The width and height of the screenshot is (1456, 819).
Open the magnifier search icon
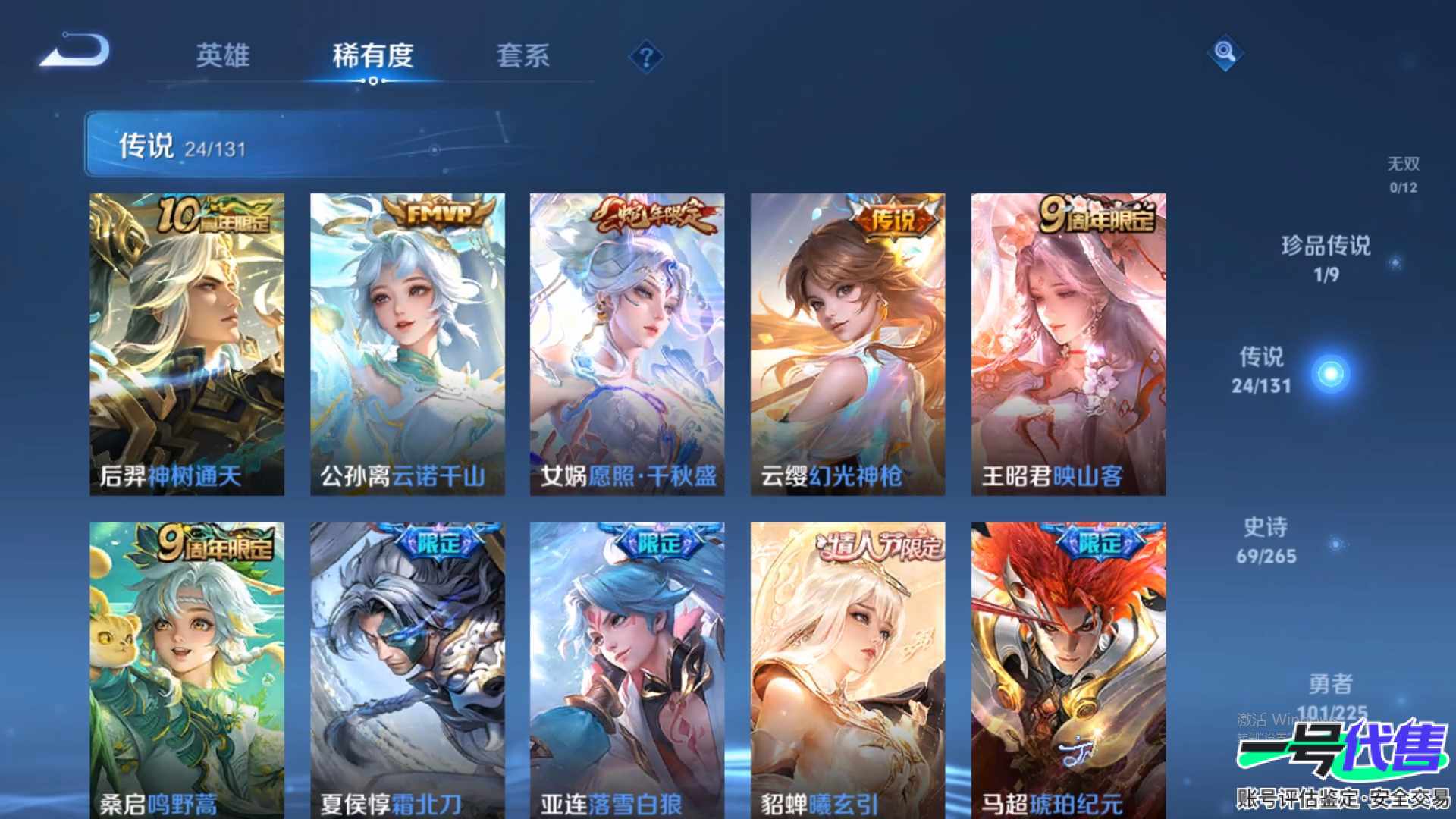pos(1224,53)
